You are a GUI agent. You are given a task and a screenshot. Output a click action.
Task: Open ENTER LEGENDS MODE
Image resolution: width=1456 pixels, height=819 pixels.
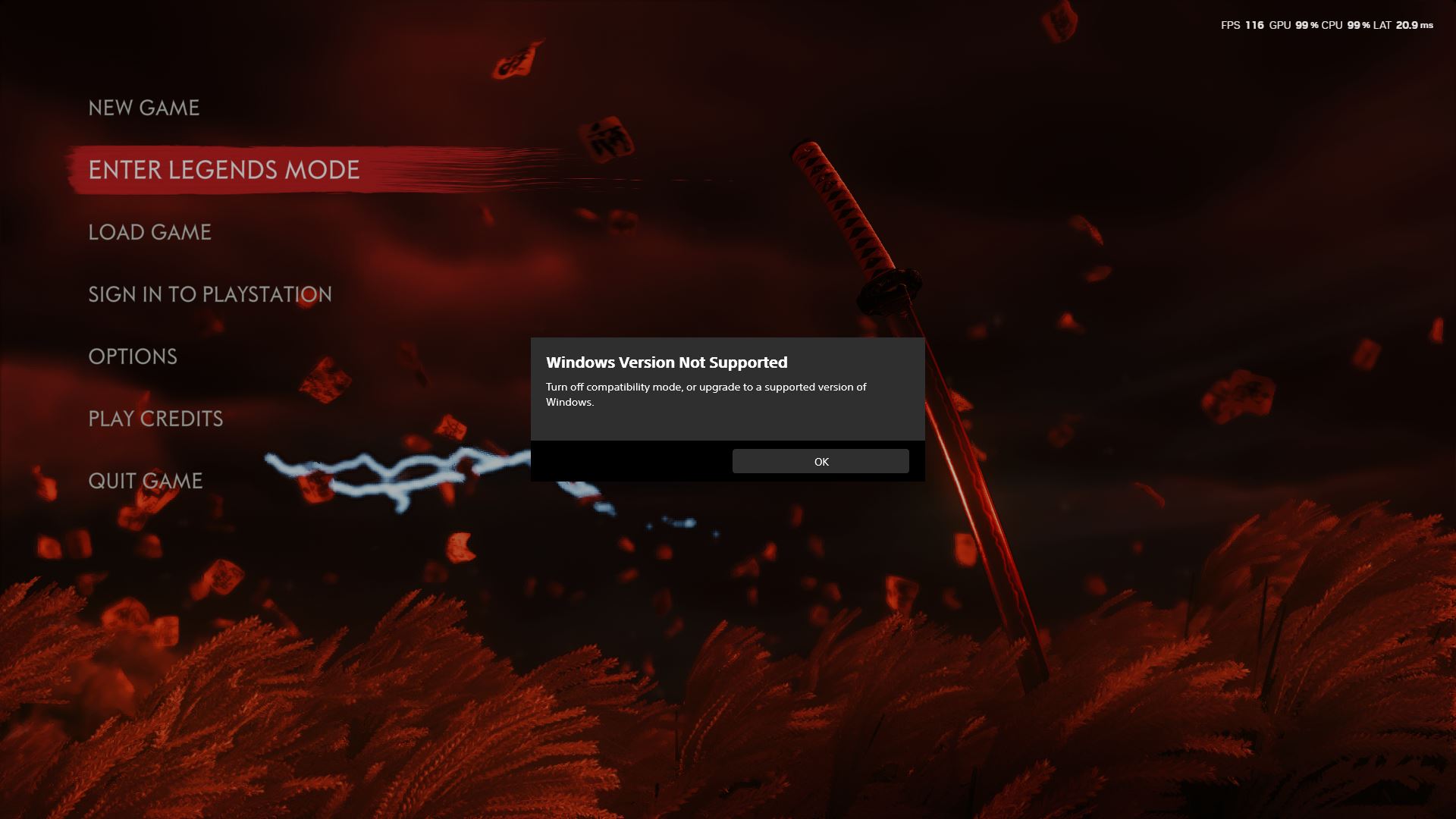pyautogui.click(x=224, y=170)
